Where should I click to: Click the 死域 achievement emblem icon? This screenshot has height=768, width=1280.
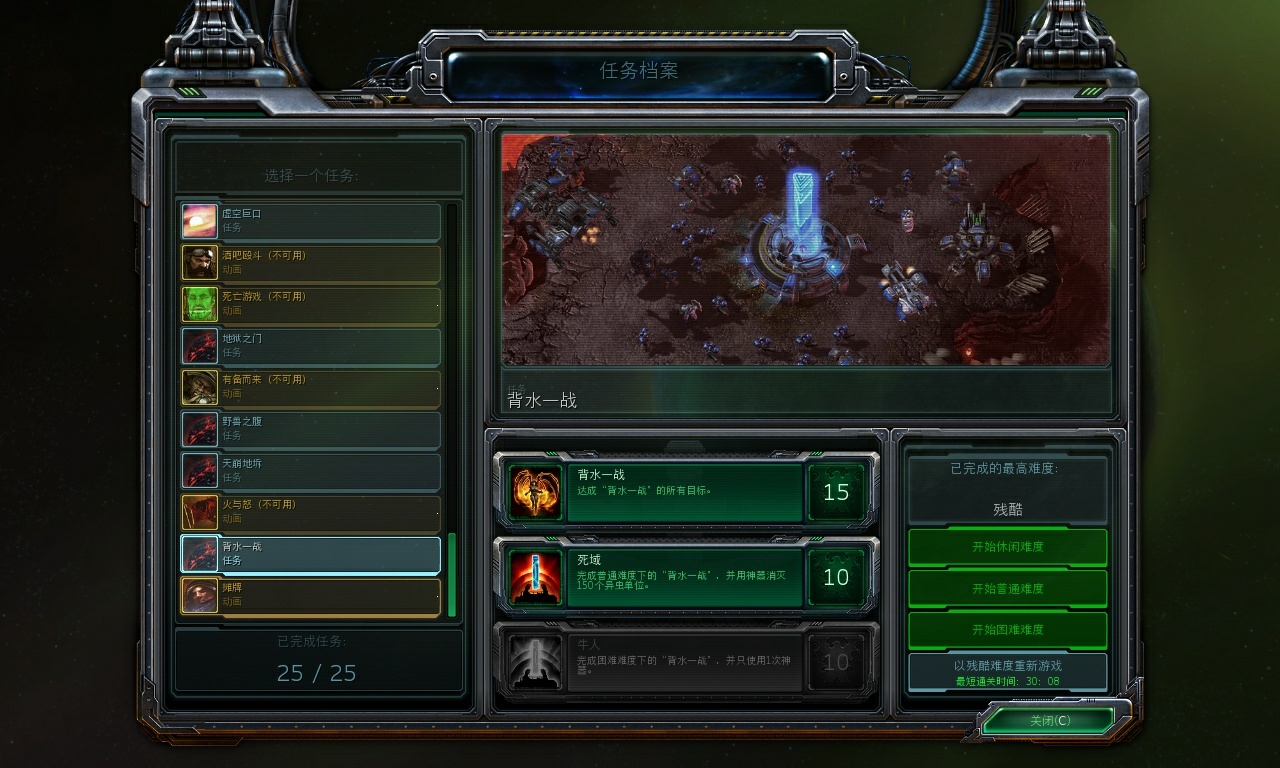tap(534, 577)
